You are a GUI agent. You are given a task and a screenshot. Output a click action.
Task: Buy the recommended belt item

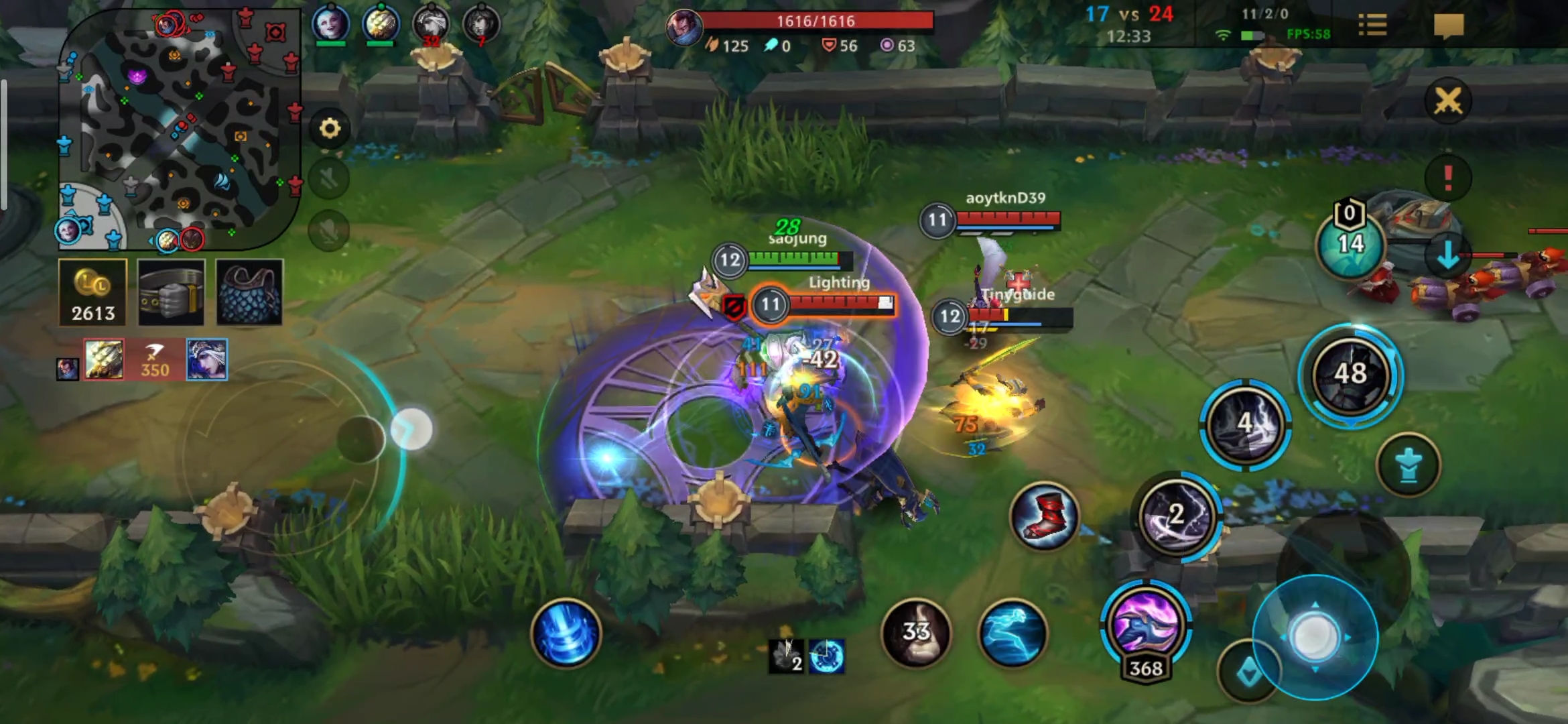click(171, 293)
